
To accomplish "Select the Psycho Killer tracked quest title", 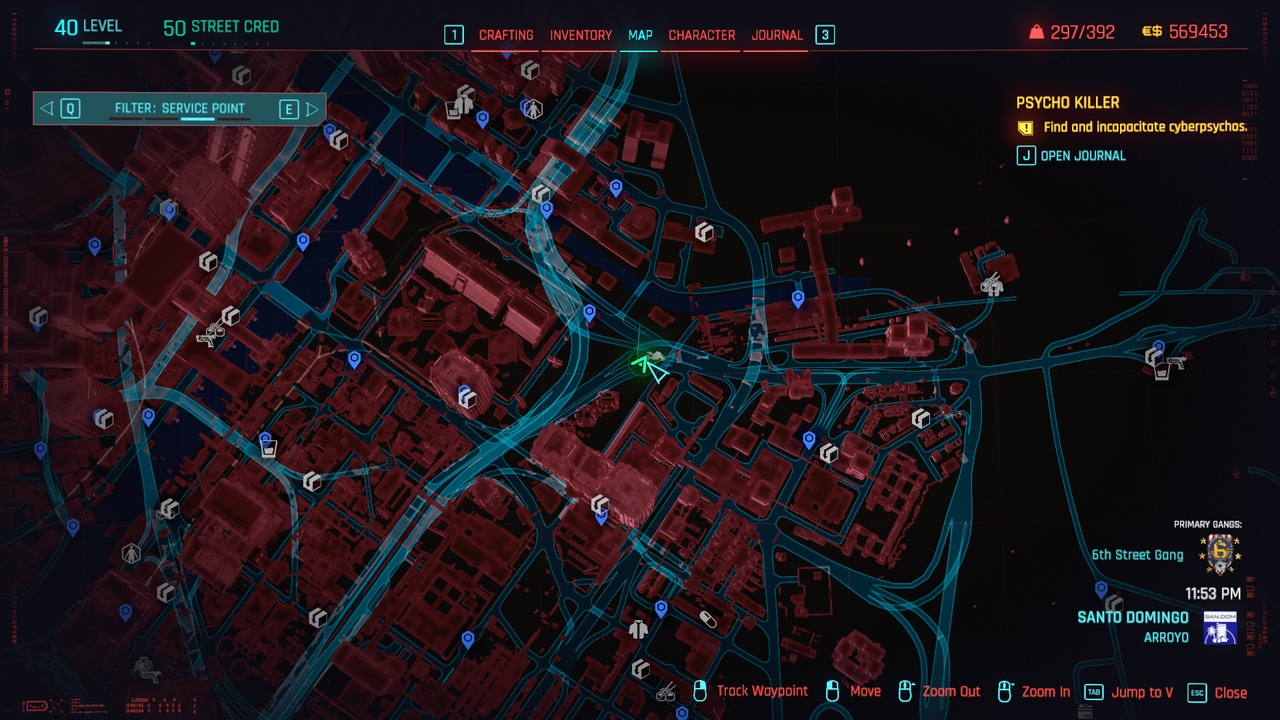I will (x=1067, y=102).
